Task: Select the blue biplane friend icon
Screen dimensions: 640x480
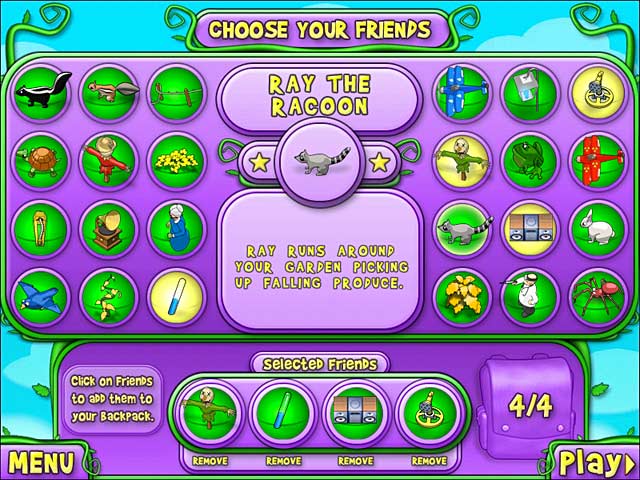Action: (460, 92)
